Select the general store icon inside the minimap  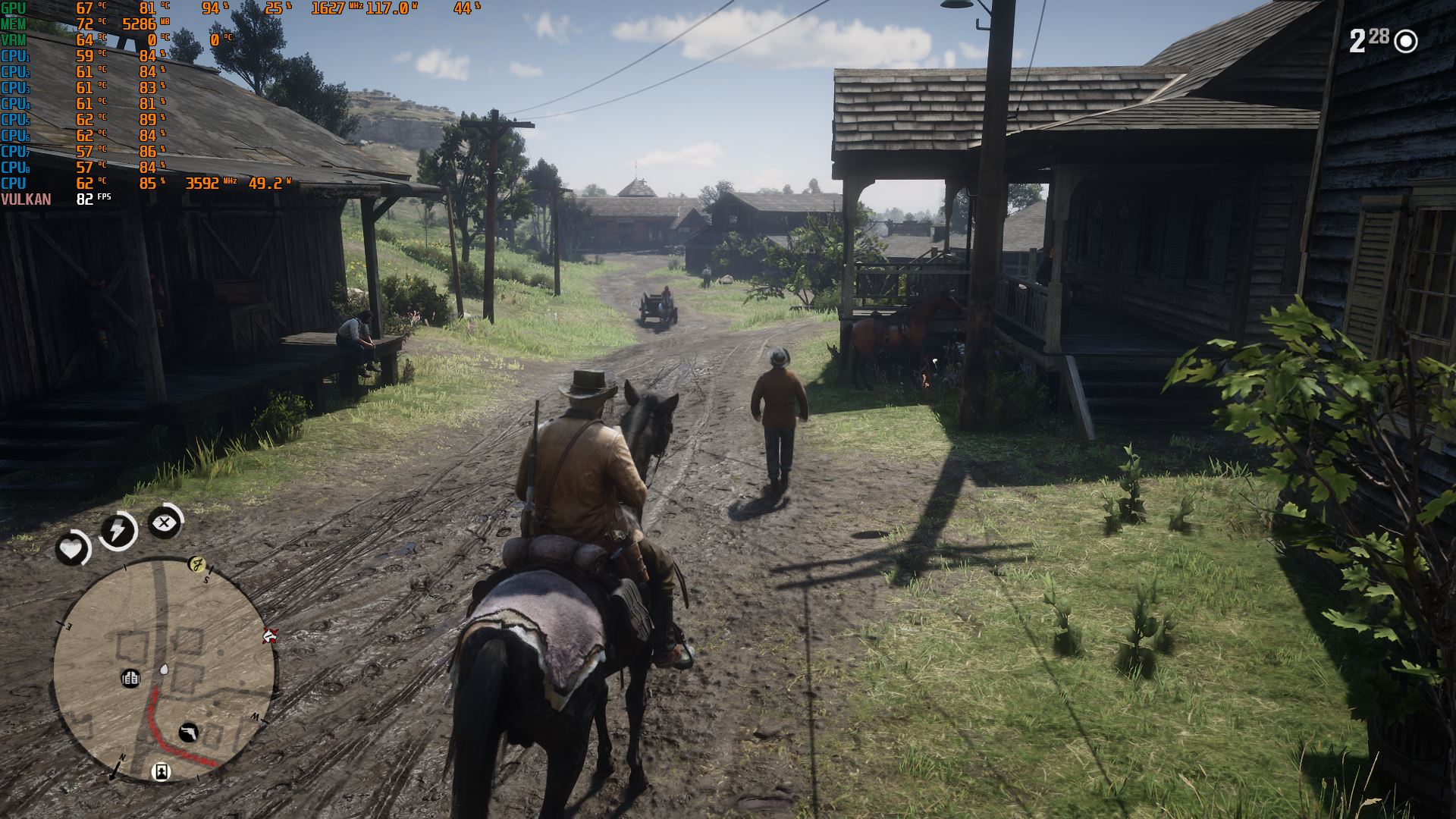tap(130, 679)
